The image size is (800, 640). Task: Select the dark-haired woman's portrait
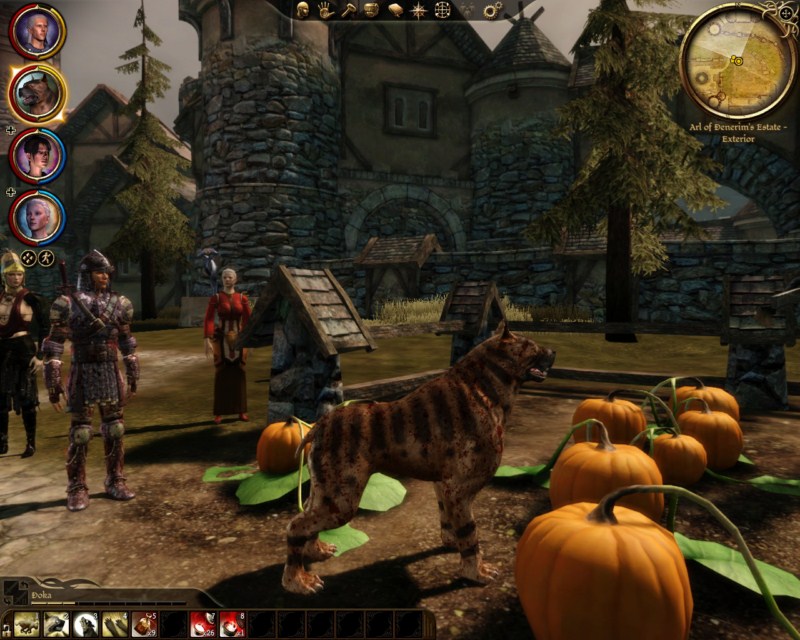(x=38, y=155)
